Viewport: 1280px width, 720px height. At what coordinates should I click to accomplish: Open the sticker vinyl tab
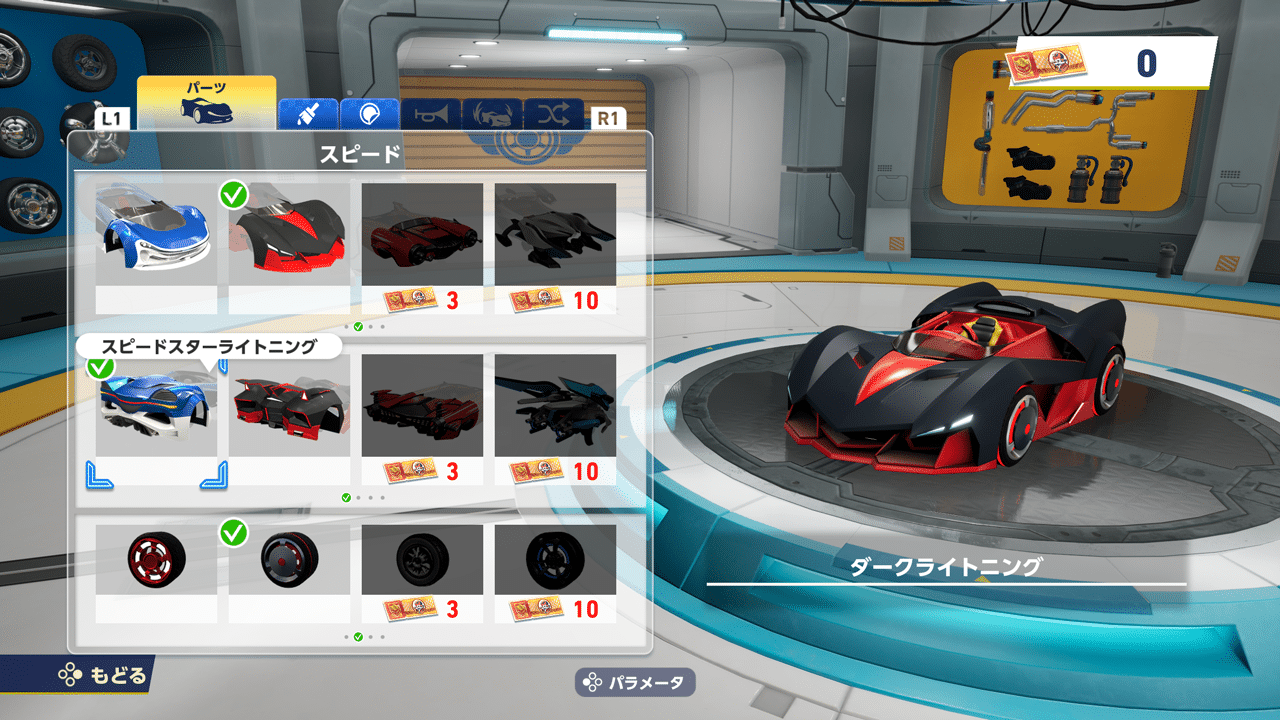point(369,115)
